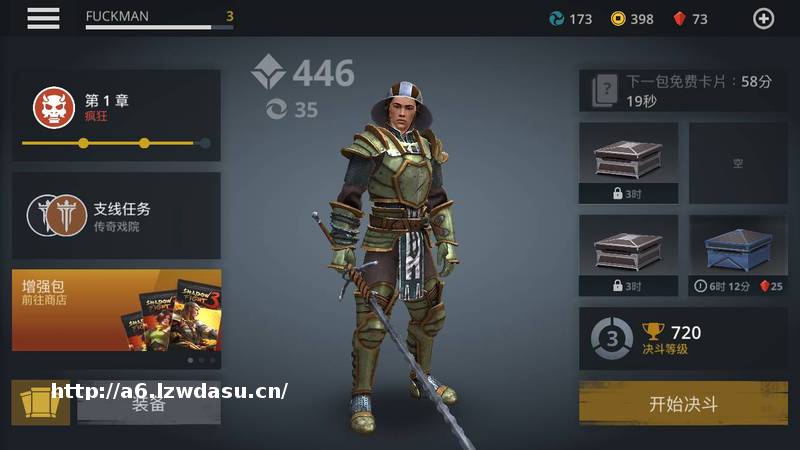Open the 装备 equipment screen
800x450 pixels.
point(148,404)
